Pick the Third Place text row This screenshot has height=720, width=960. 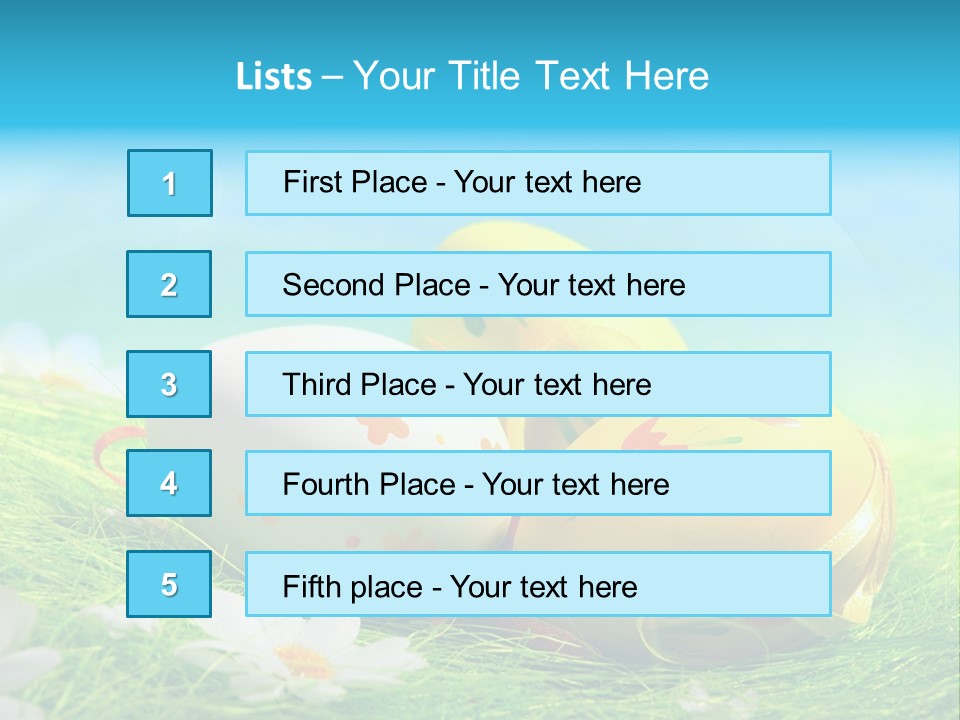click(x=538, y=384)
